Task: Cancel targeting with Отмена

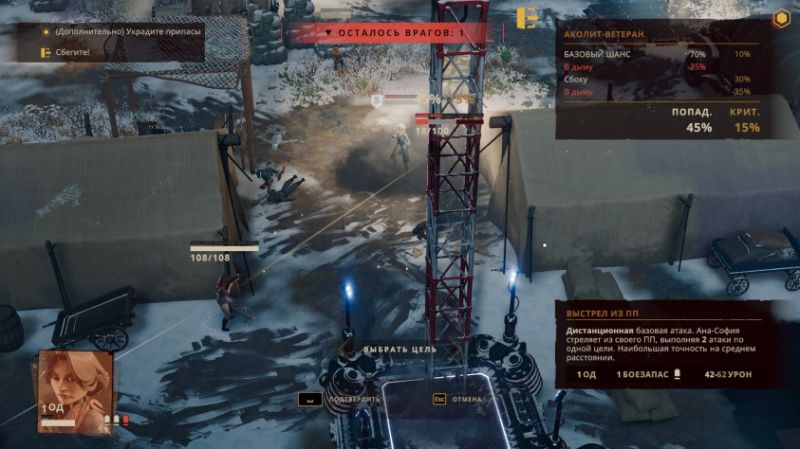Action: tap(461, 399)
